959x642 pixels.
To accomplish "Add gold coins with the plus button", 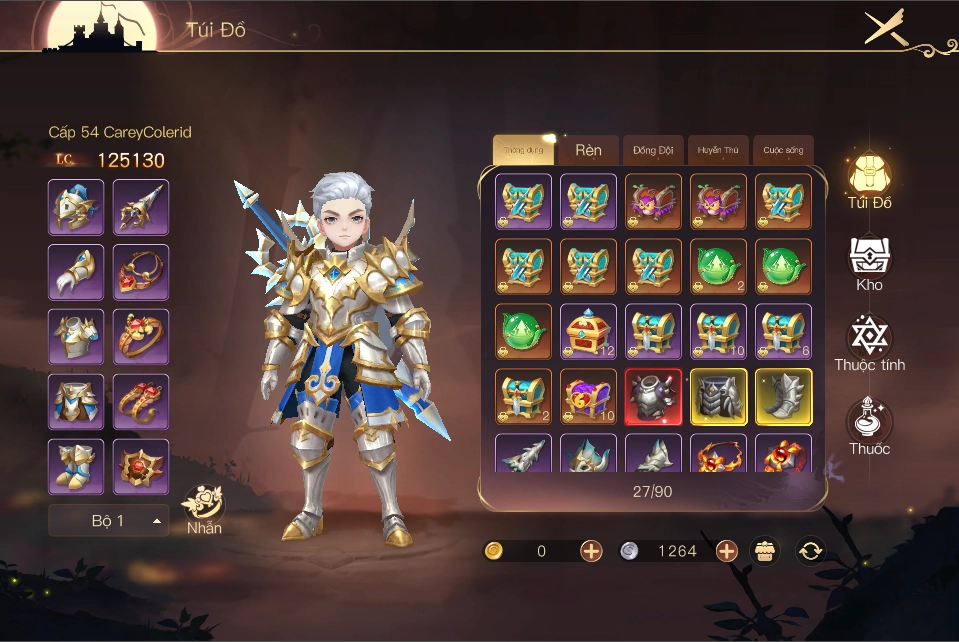I will coord(591,551).
